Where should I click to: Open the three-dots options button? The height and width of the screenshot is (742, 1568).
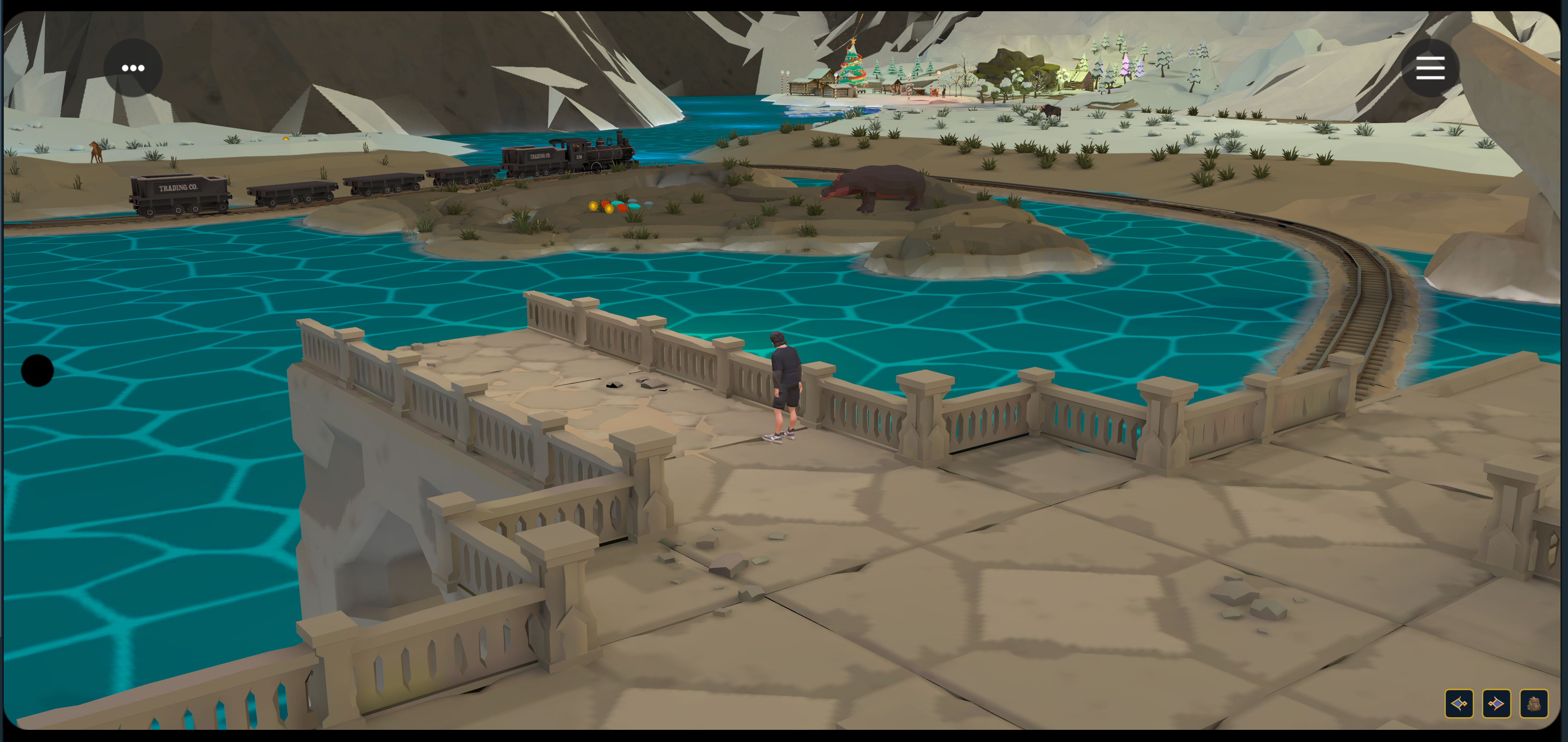[x=133, y=67]
